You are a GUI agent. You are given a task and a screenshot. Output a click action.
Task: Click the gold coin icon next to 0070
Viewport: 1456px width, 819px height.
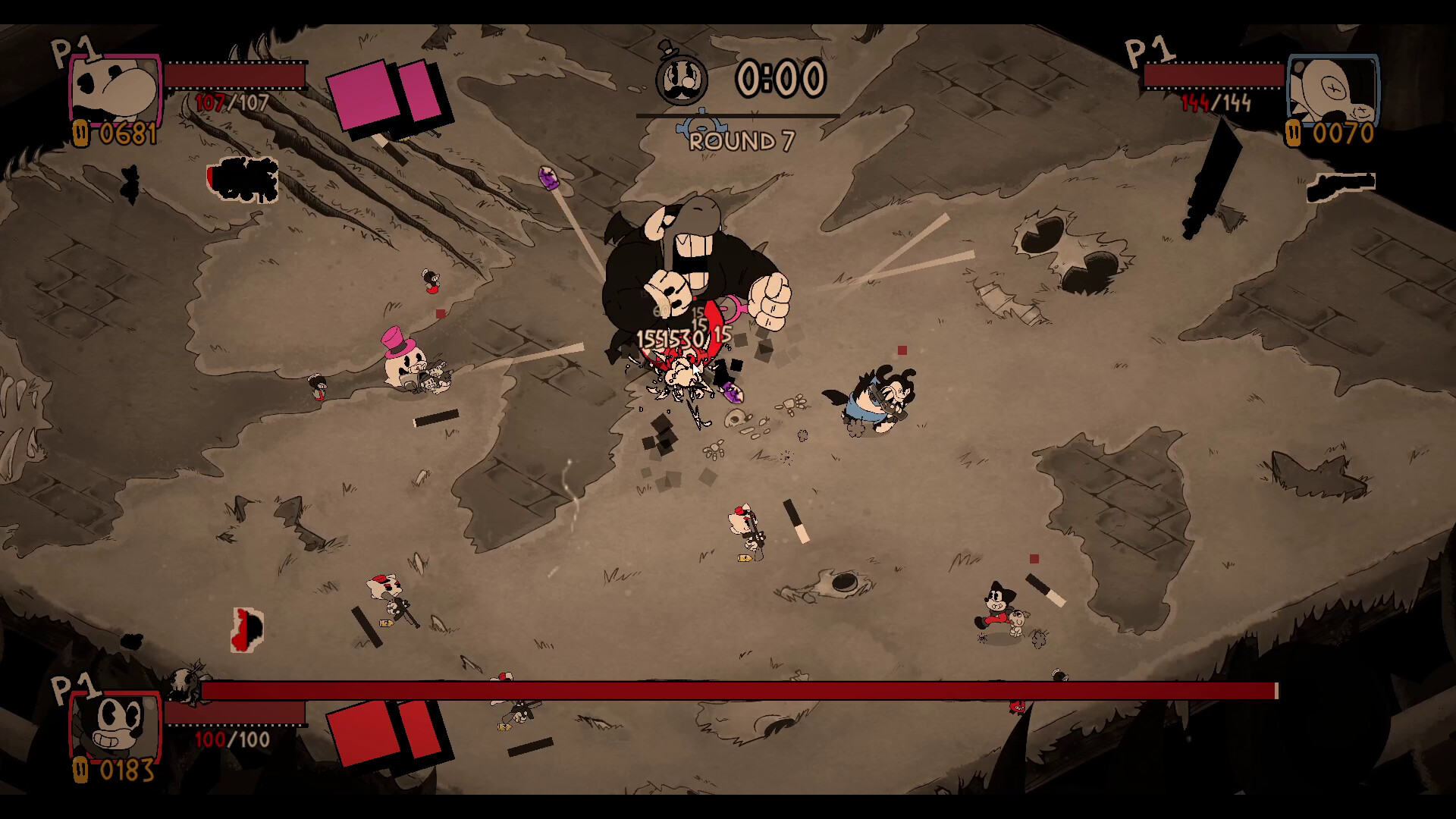(x=1294, y=134)
